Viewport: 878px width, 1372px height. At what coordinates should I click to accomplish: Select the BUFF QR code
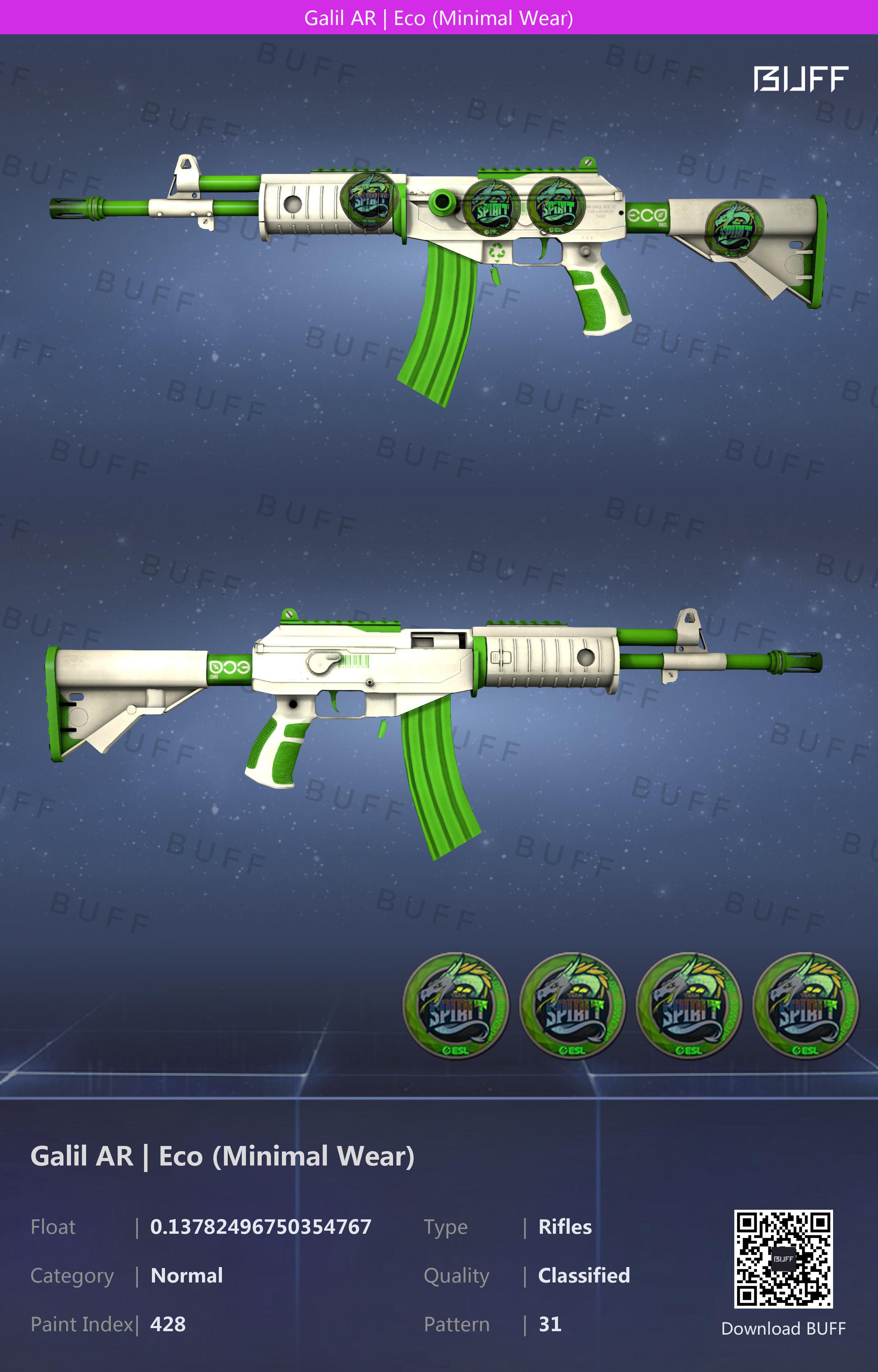coord(783,1258)
